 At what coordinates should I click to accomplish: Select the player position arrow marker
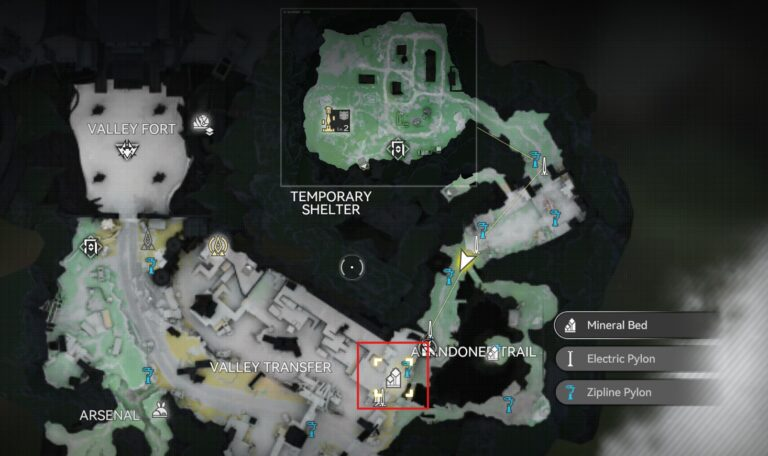466,261
